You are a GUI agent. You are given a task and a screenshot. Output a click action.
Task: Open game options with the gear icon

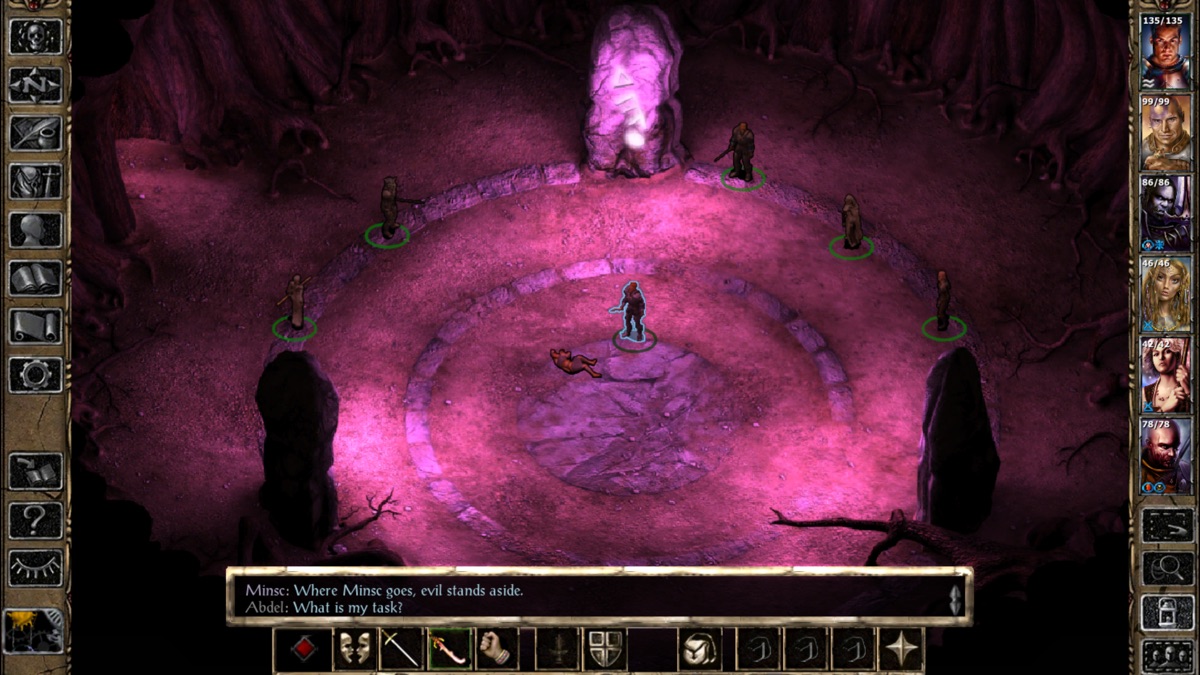click(36, 374)
